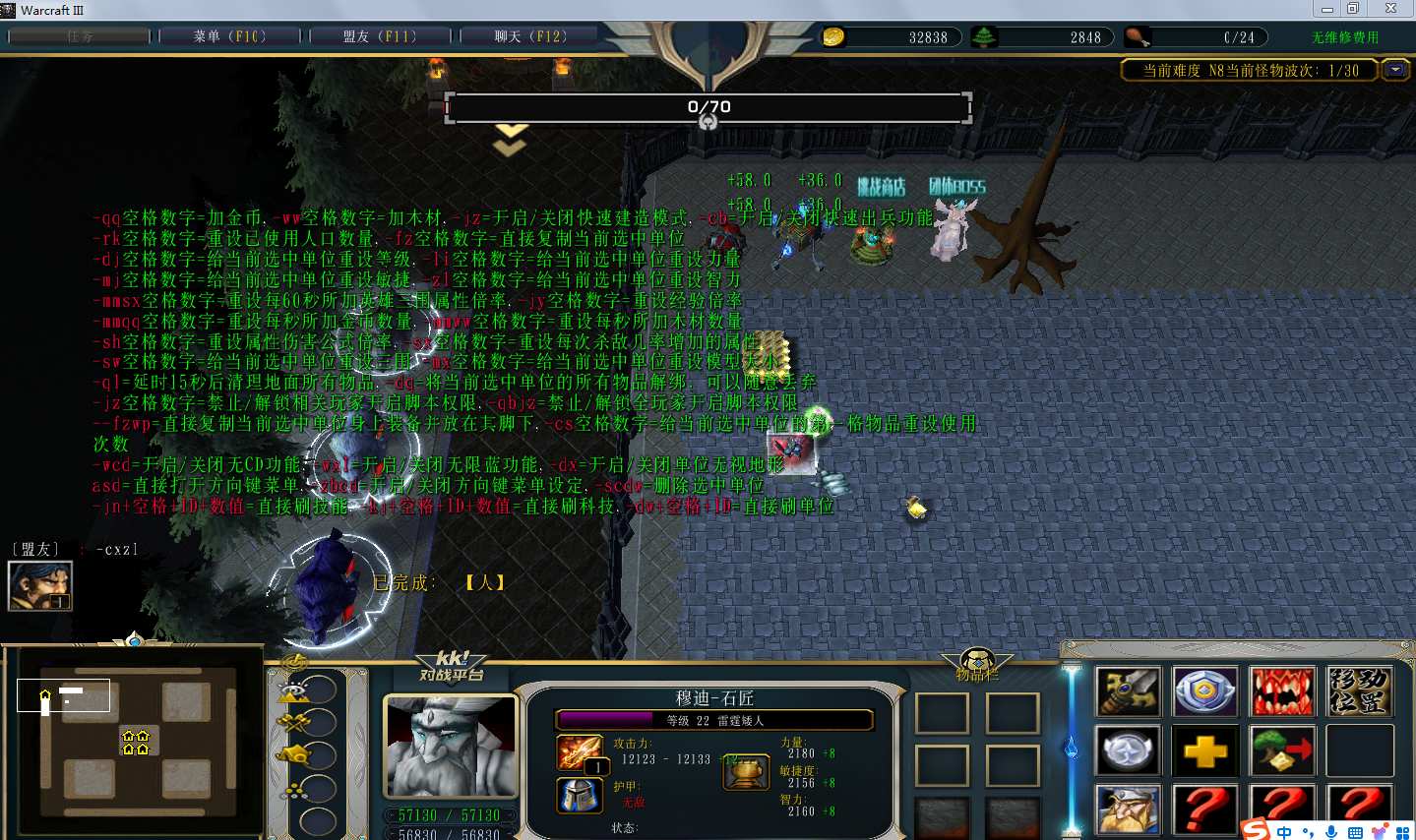
Task: Open the 盟友 (F11) allies menu
Action: tap(380, 36)
